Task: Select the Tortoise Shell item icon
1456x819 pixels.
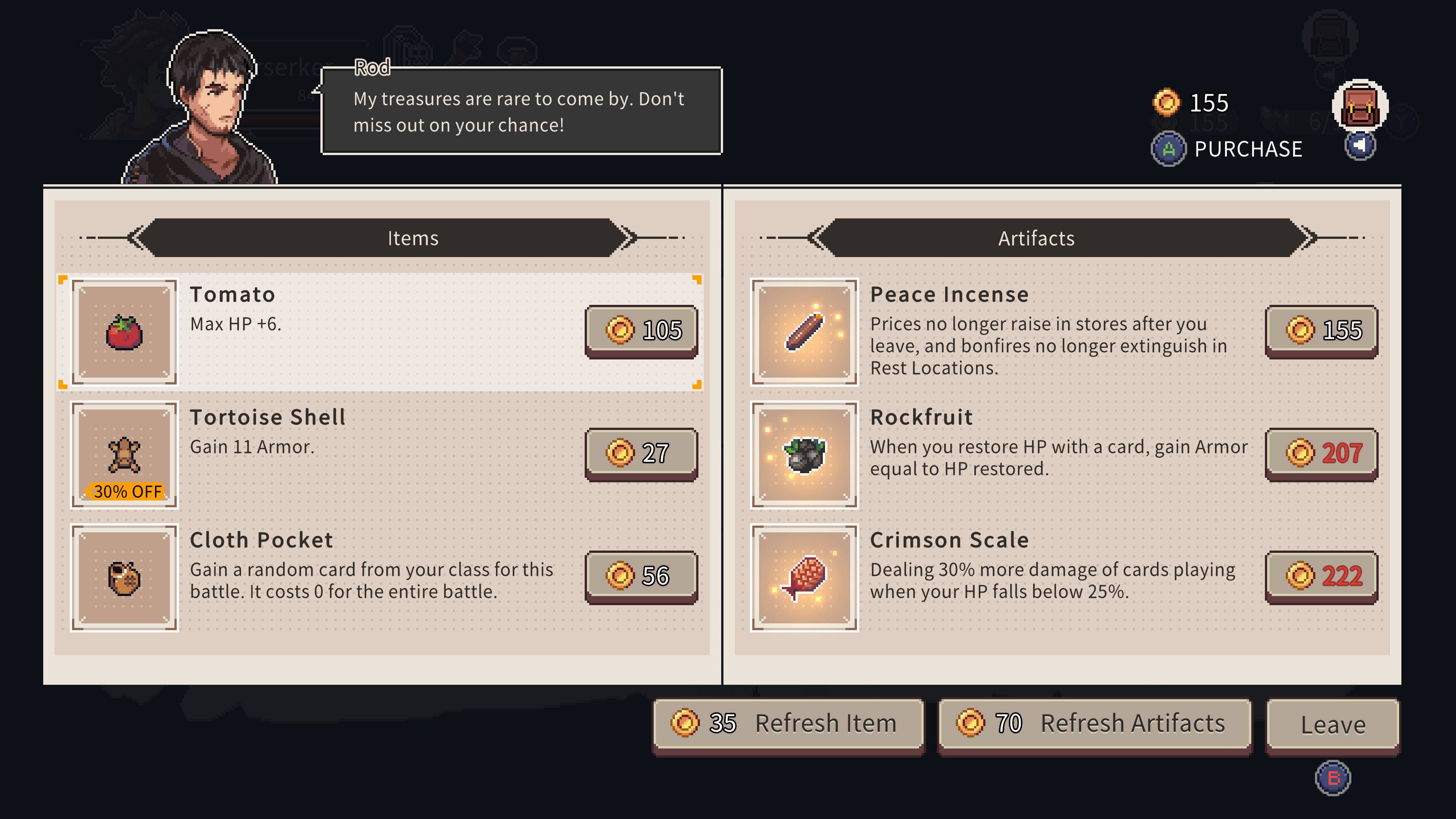Action: click(x=124, y=455)
